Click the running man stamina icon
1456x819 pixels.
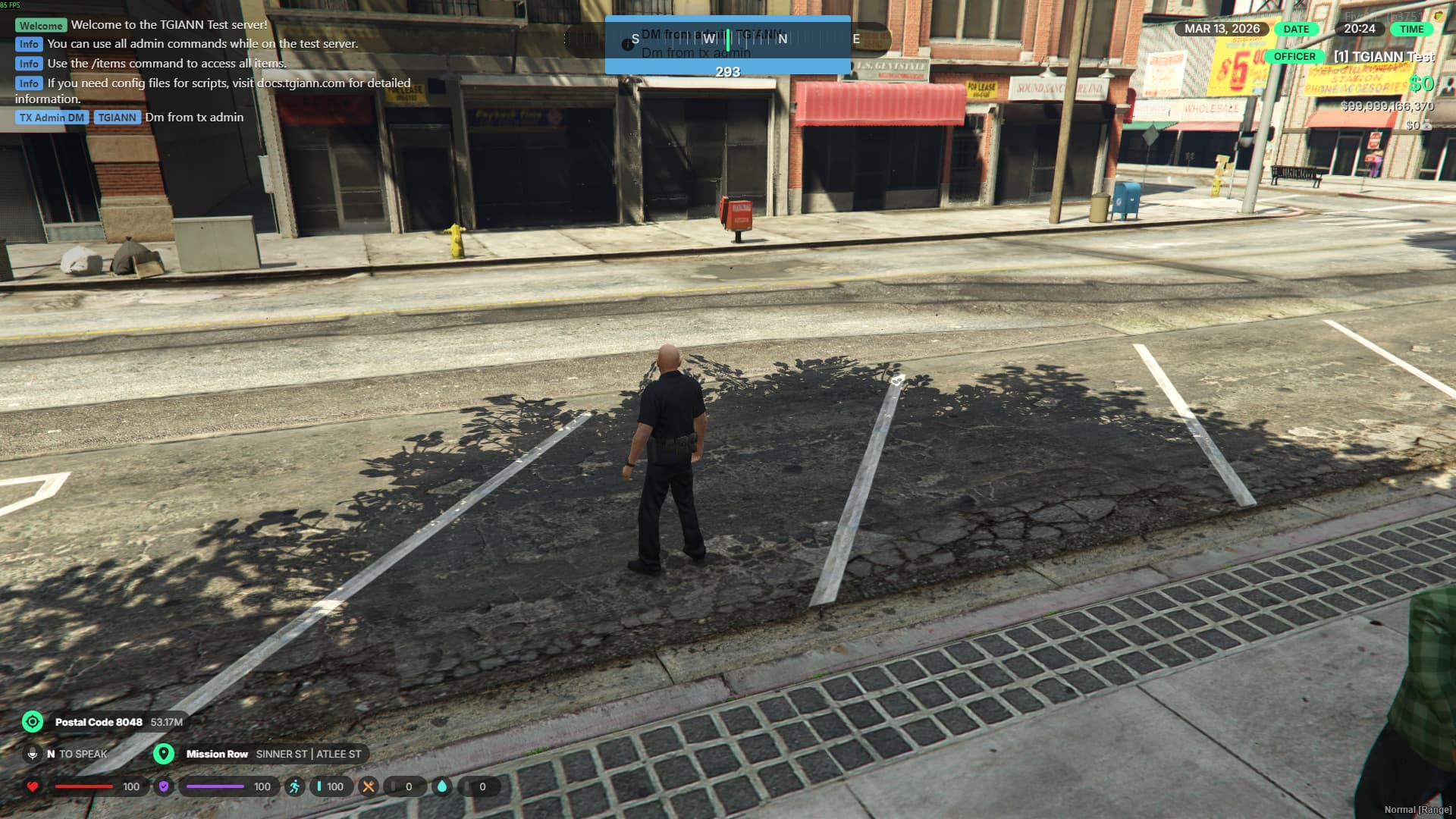coord(294,786)
